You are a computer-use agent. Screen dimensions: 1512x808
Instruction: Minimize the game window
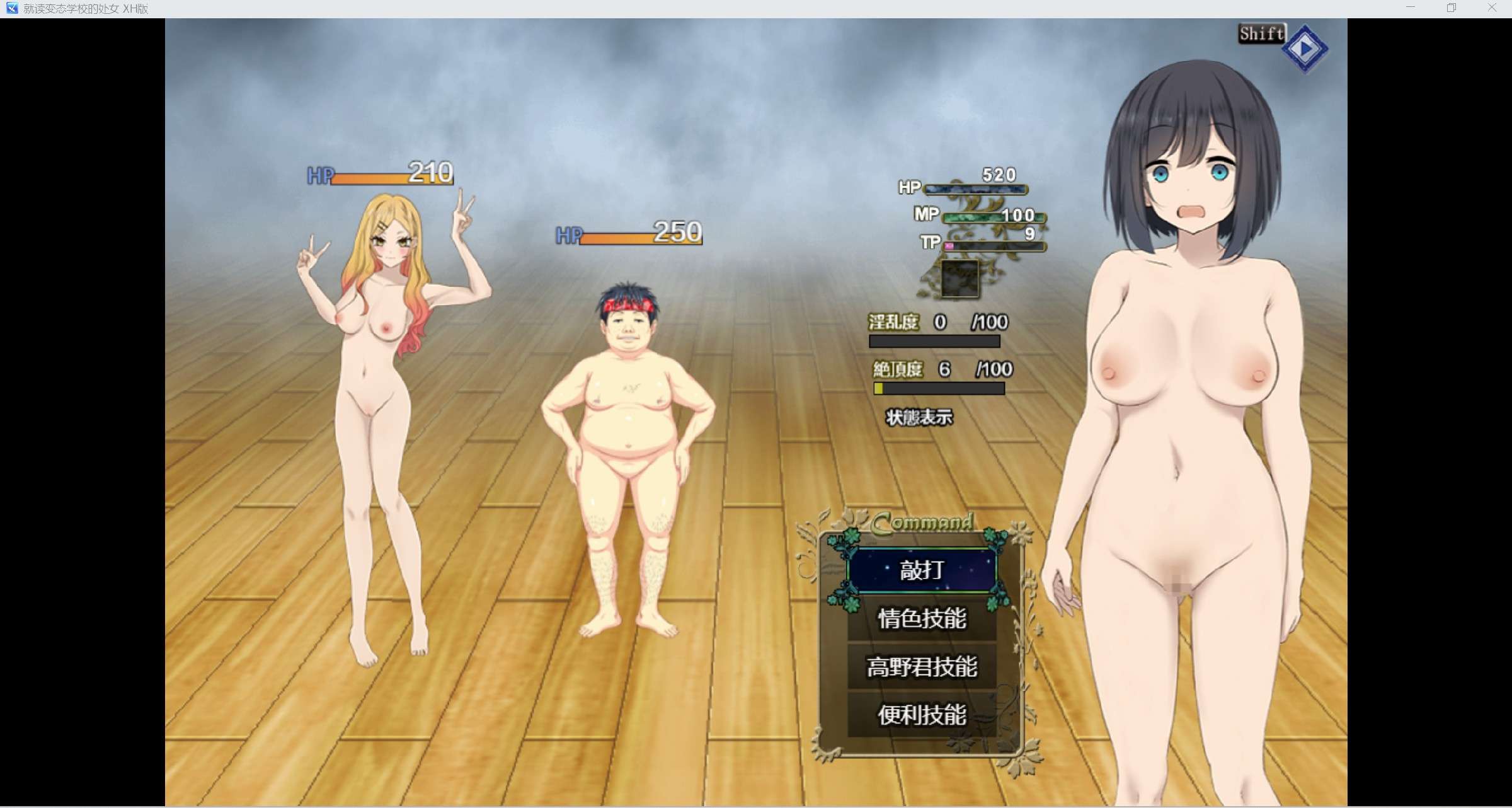tap(1411, 8)
